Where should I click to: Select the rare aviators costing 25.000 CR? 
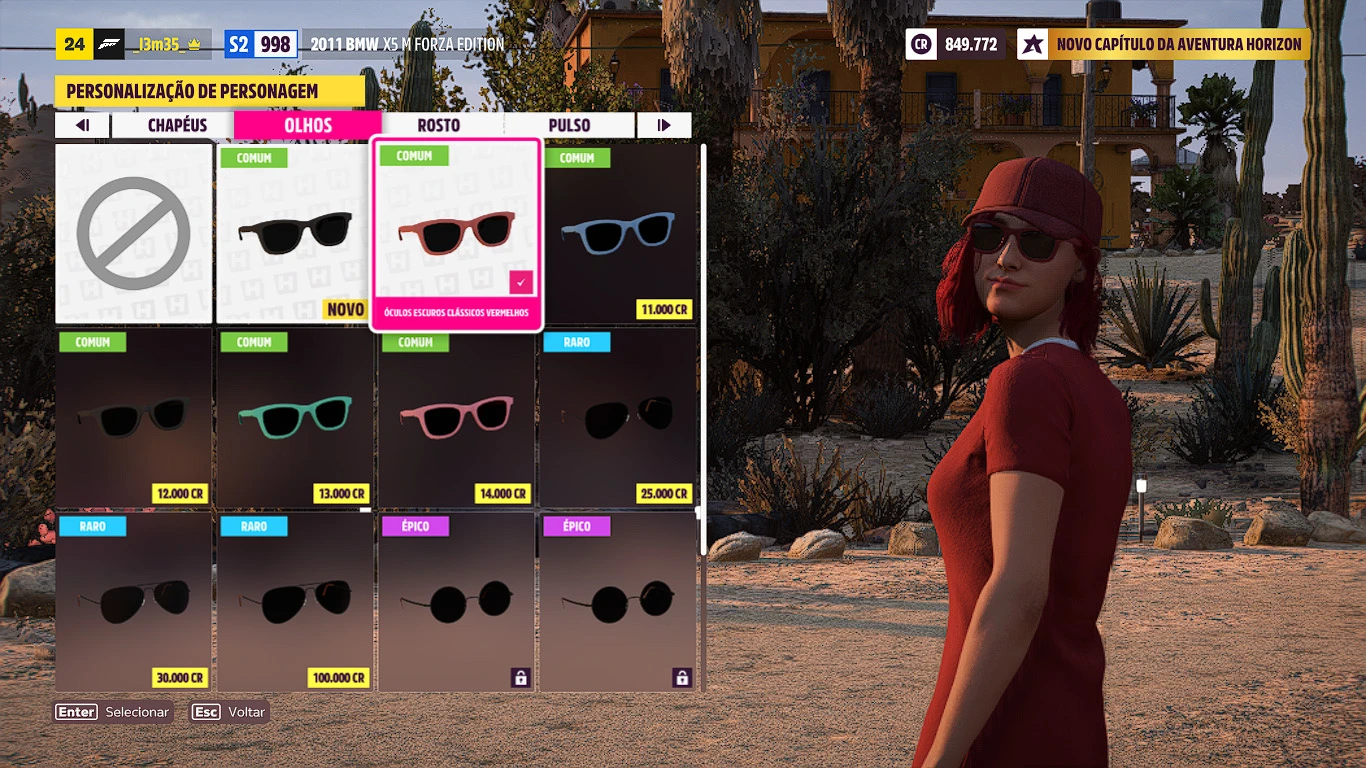point(618,418)
